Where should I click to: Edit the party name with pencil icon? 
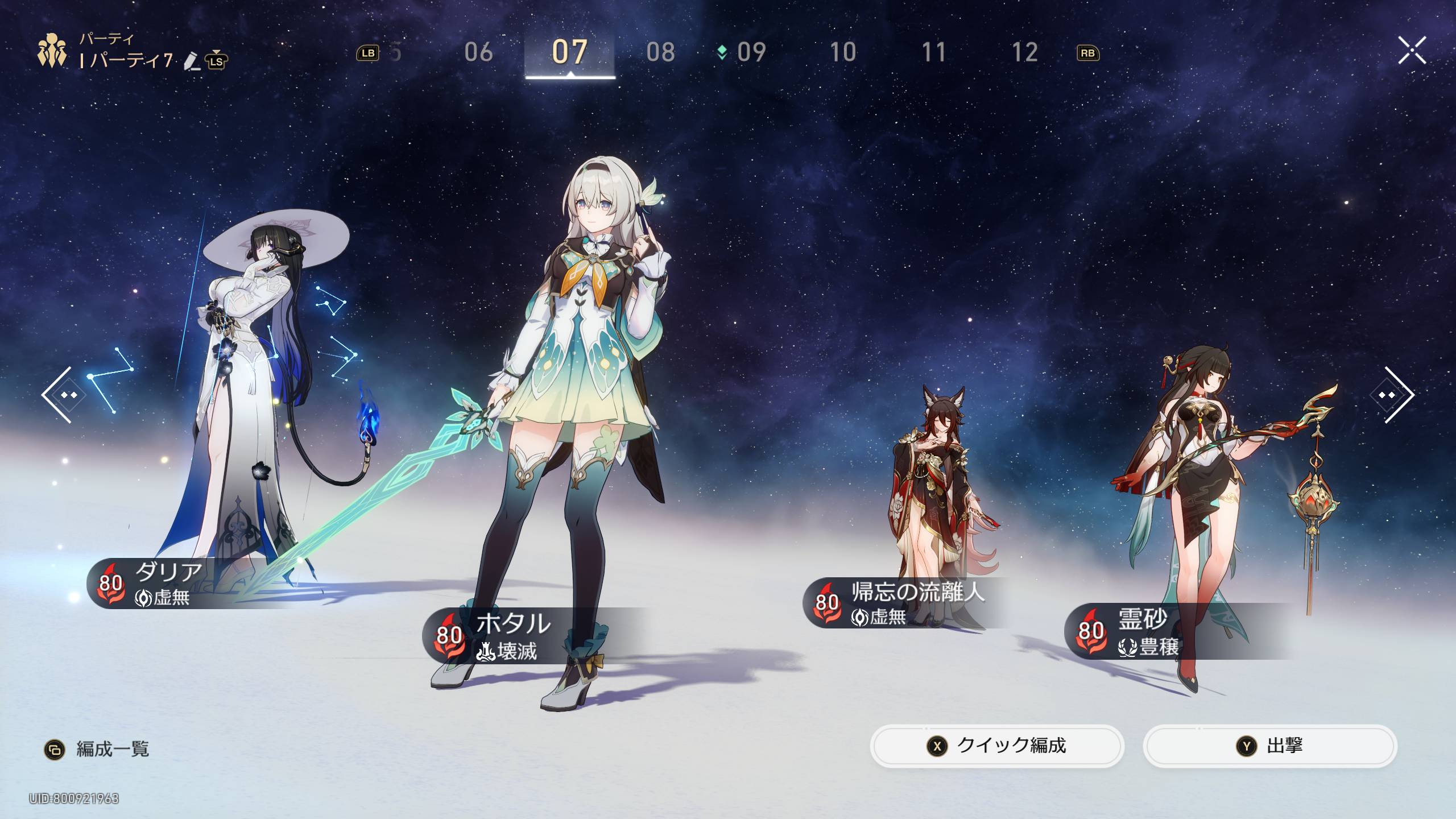click(192, 61)
